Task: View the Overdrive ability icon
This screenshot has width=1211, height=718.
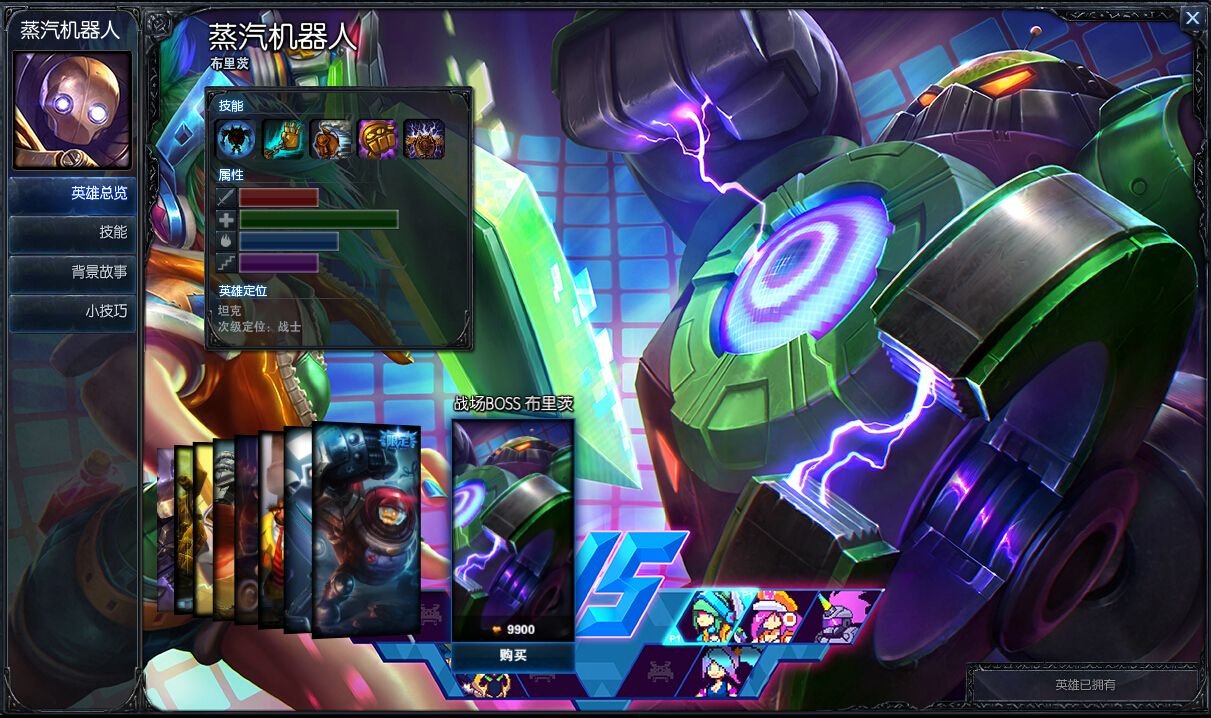Action: pos(330,139)
